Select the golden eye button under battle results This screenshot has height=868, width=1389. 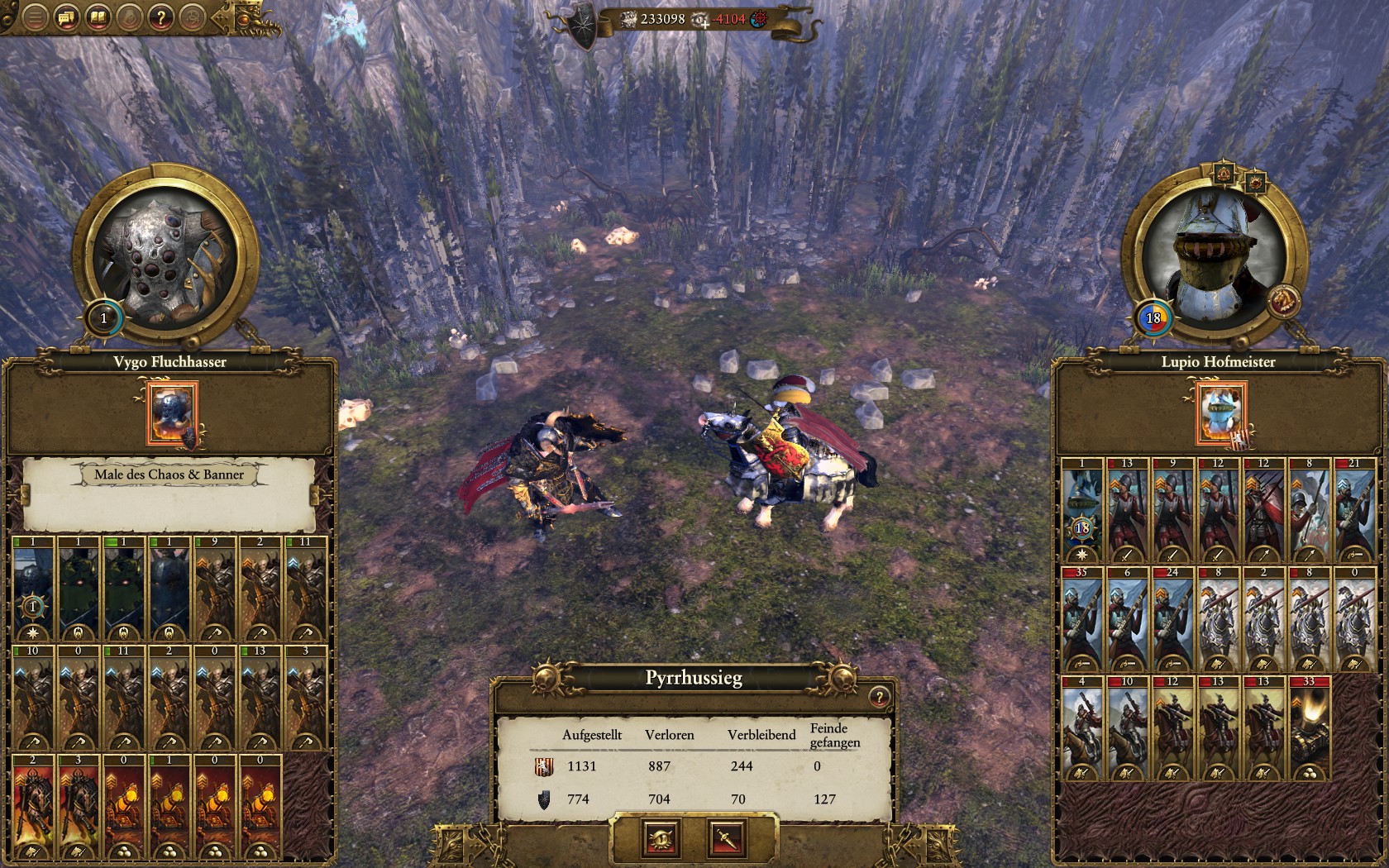661,839
